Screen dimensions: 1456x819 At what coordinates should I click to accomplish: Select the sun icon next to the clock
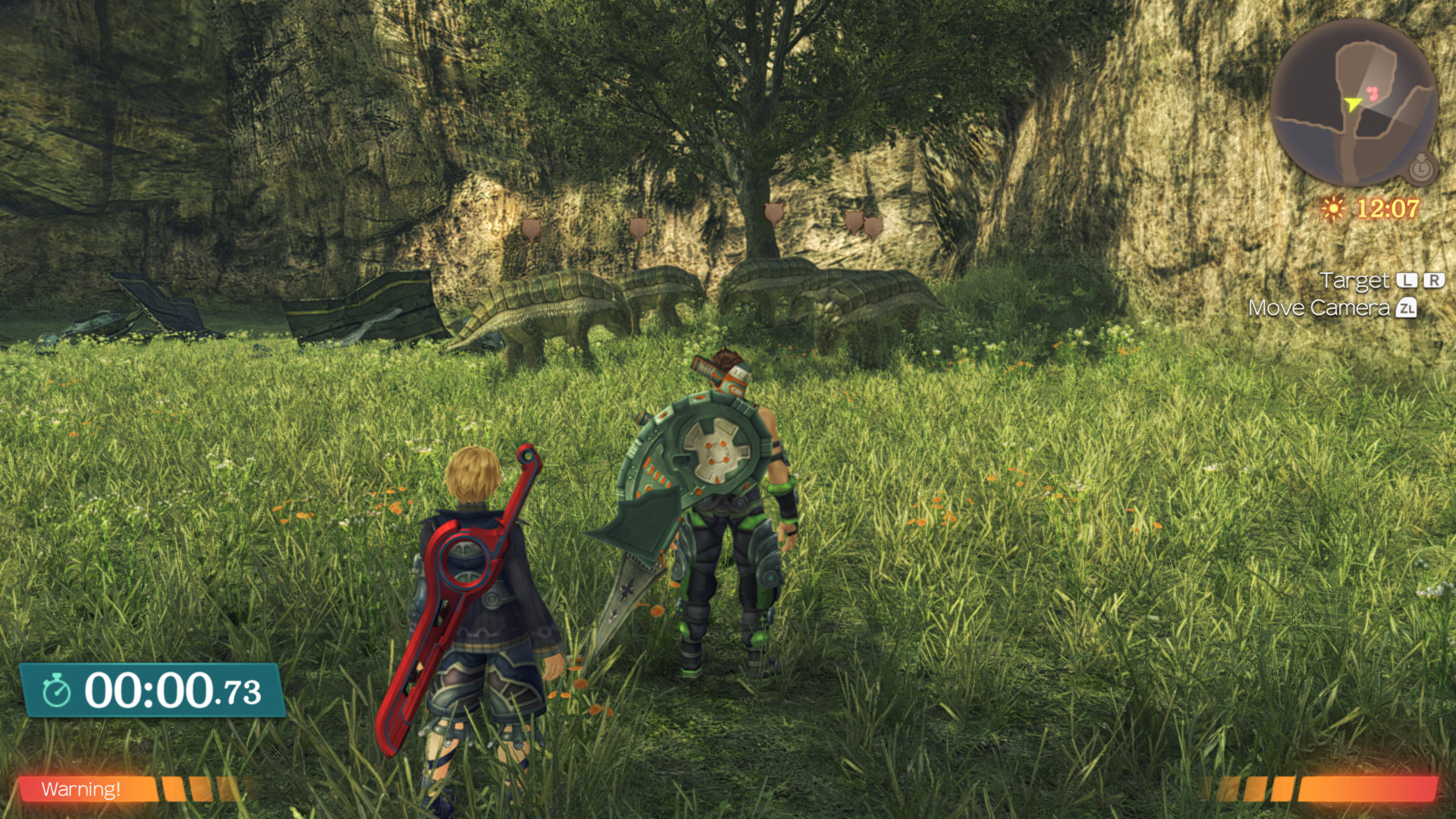pyautogui.click(x=1334, y=207)
